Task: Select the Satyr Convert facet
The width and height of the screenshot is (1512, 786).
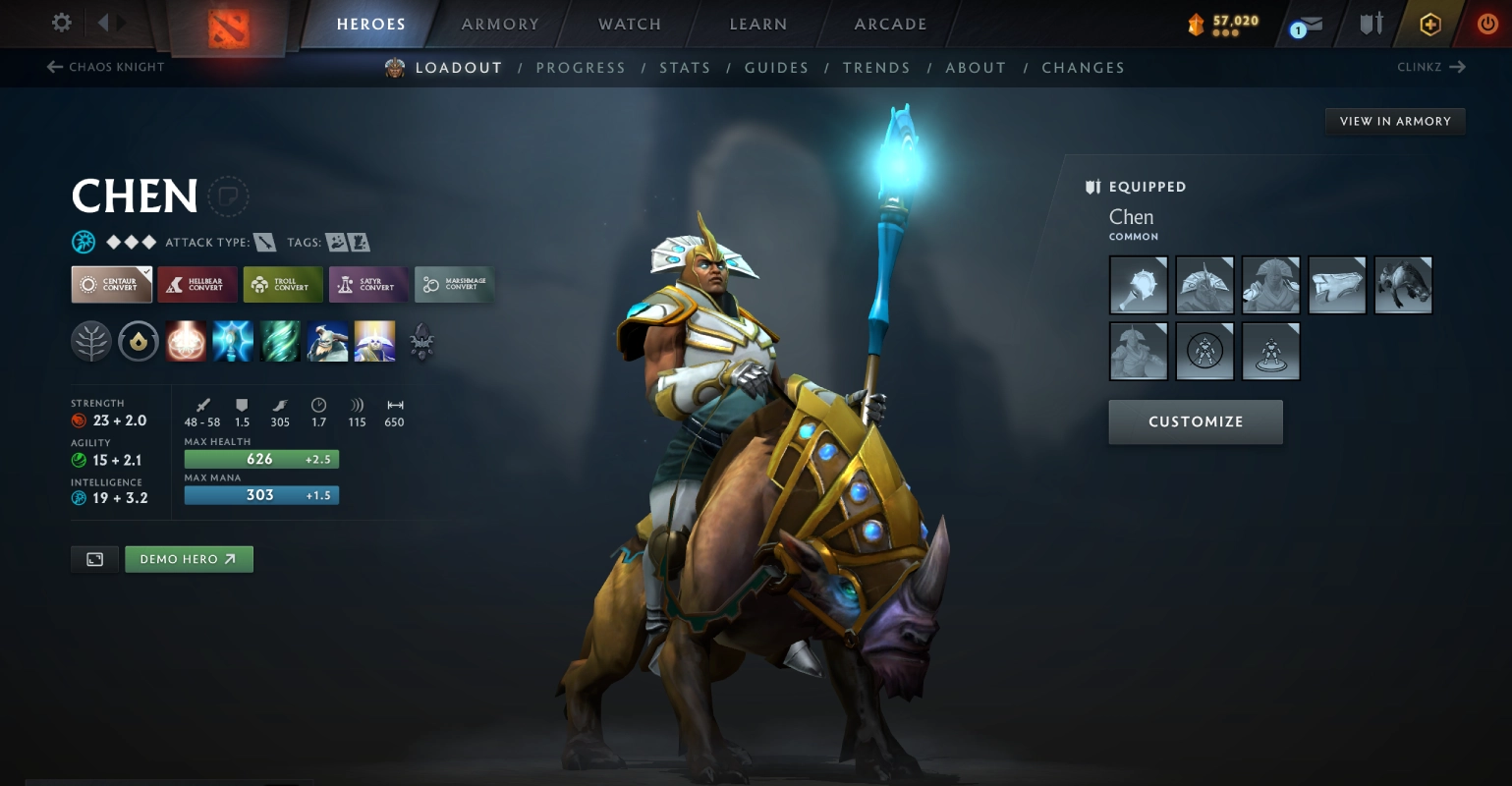Action: click(x=368, y=284)
